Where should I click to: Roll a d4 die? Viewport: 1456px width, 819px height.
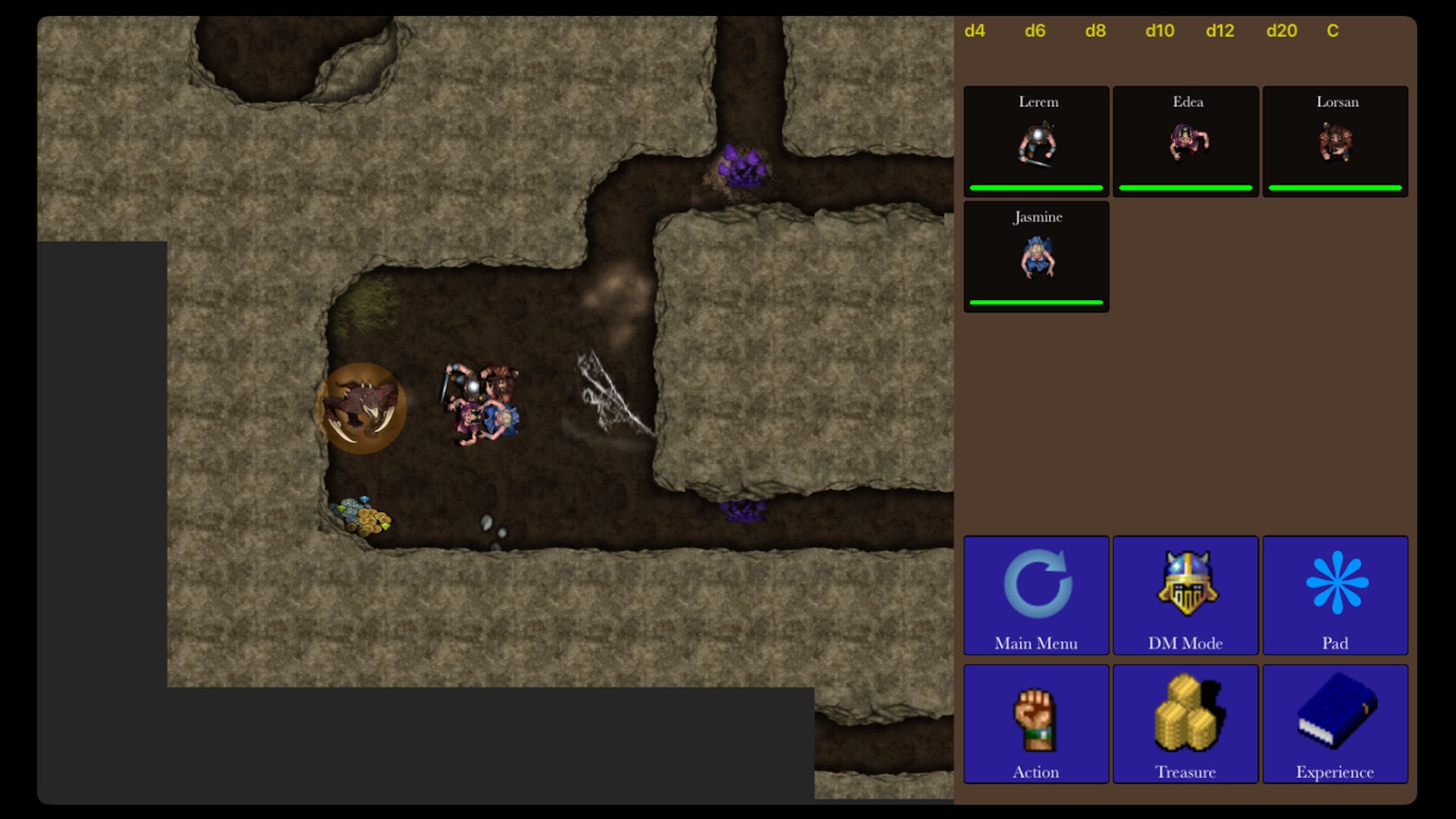[x=975, y=32]
